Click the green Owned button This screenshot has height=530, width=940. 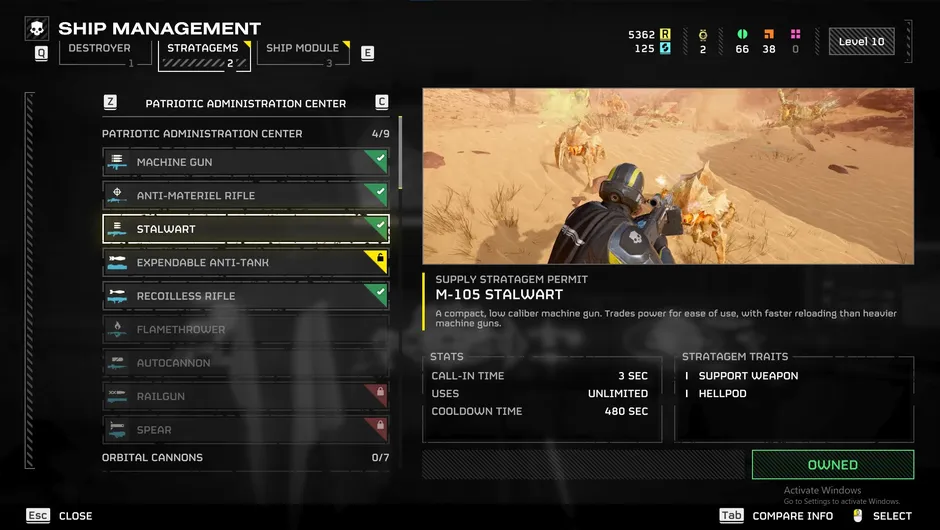(x=832, y=465)
